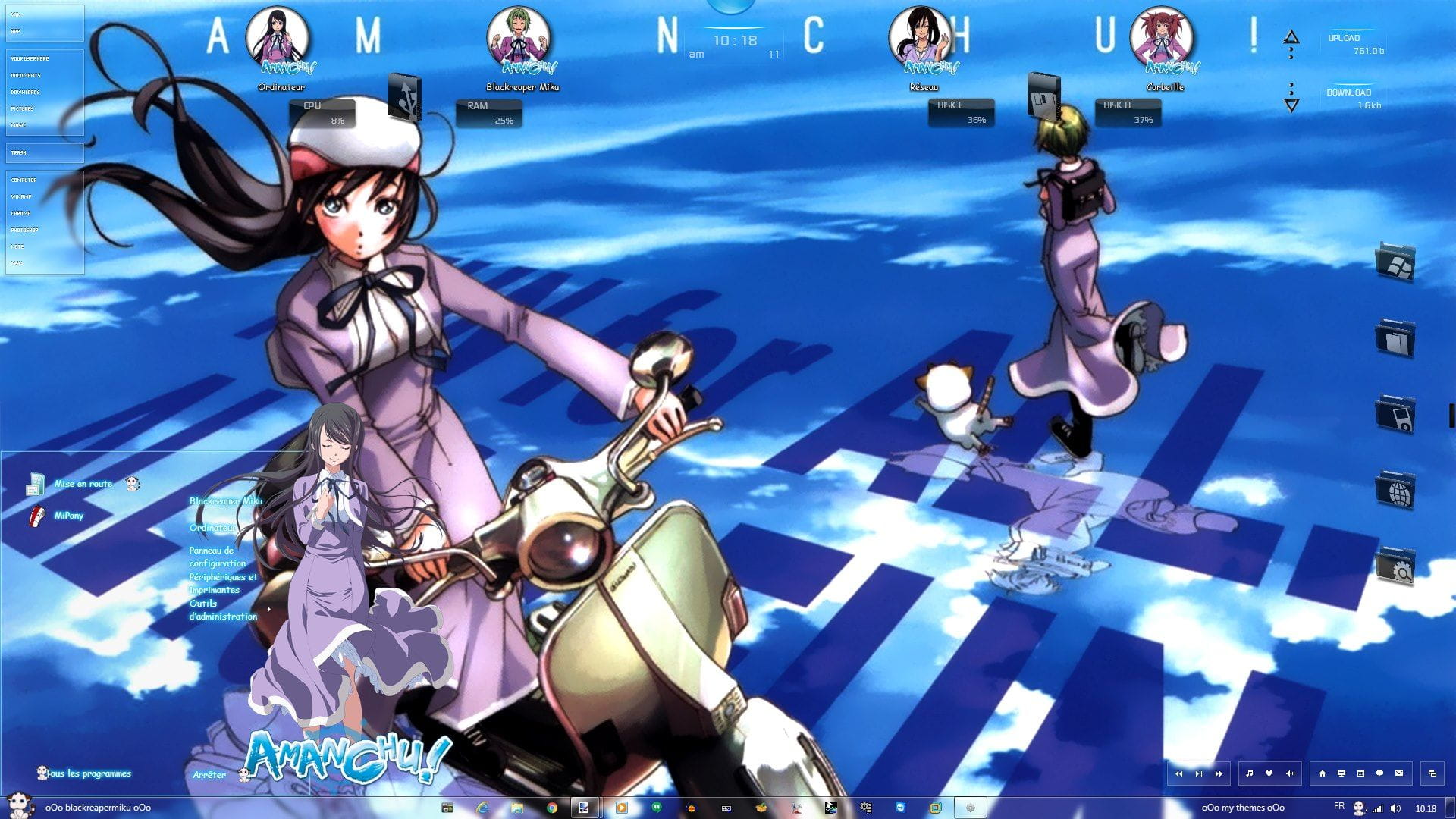Open Internet Explorer from the taskbar

[x=482, y=808]
